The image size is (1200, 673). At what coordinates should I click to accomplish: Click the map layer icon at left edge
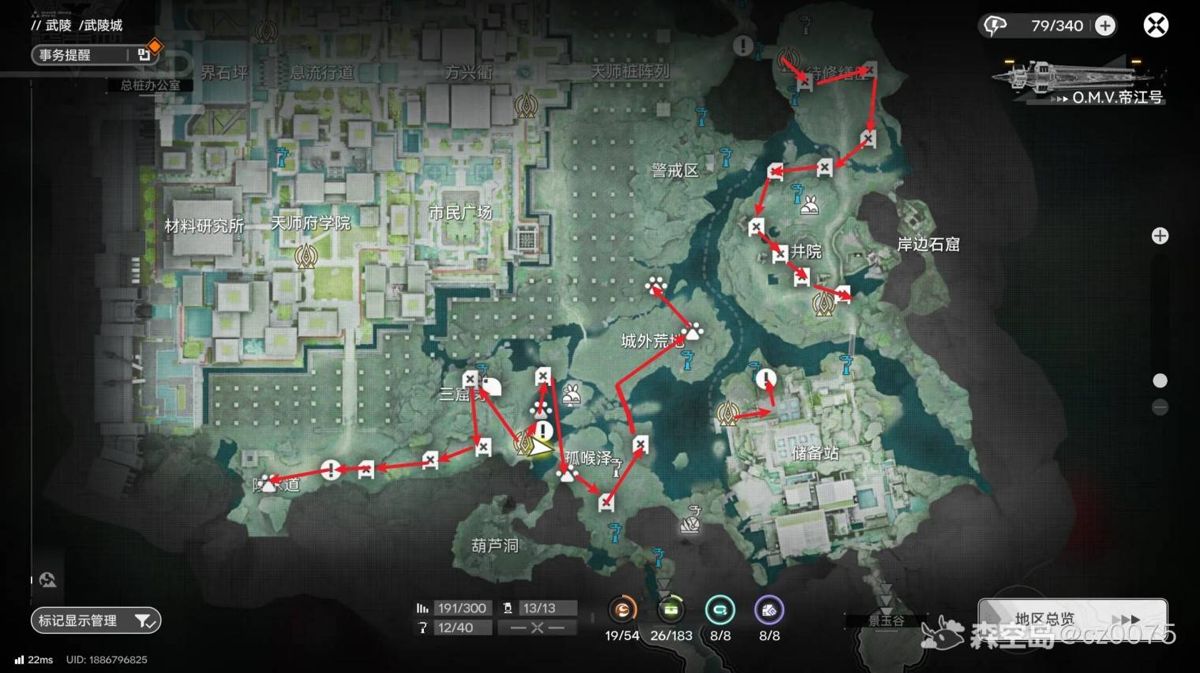tap(48, 579)
